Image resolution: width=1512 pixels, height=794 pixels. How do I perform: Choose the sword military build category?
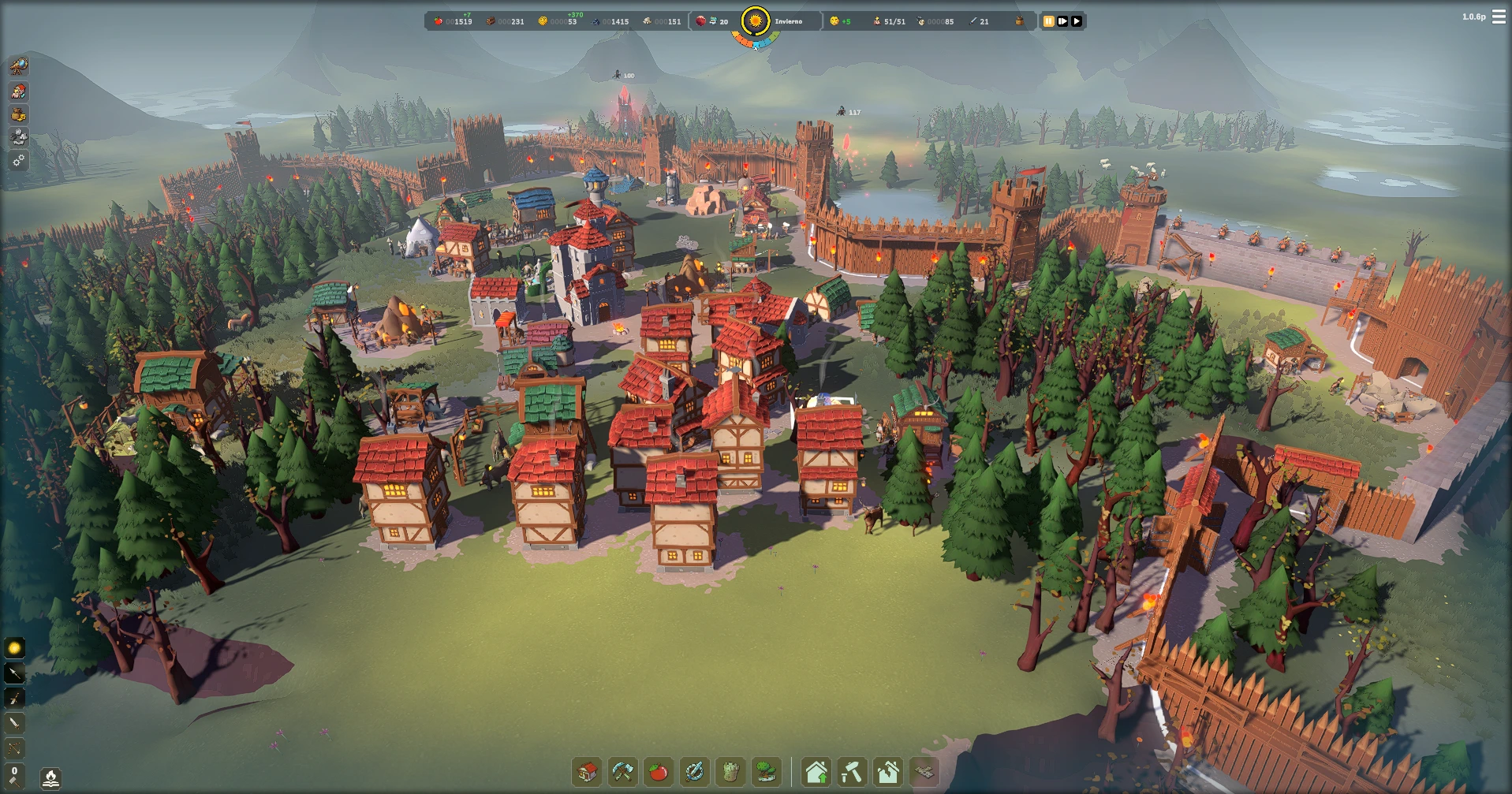694,771
